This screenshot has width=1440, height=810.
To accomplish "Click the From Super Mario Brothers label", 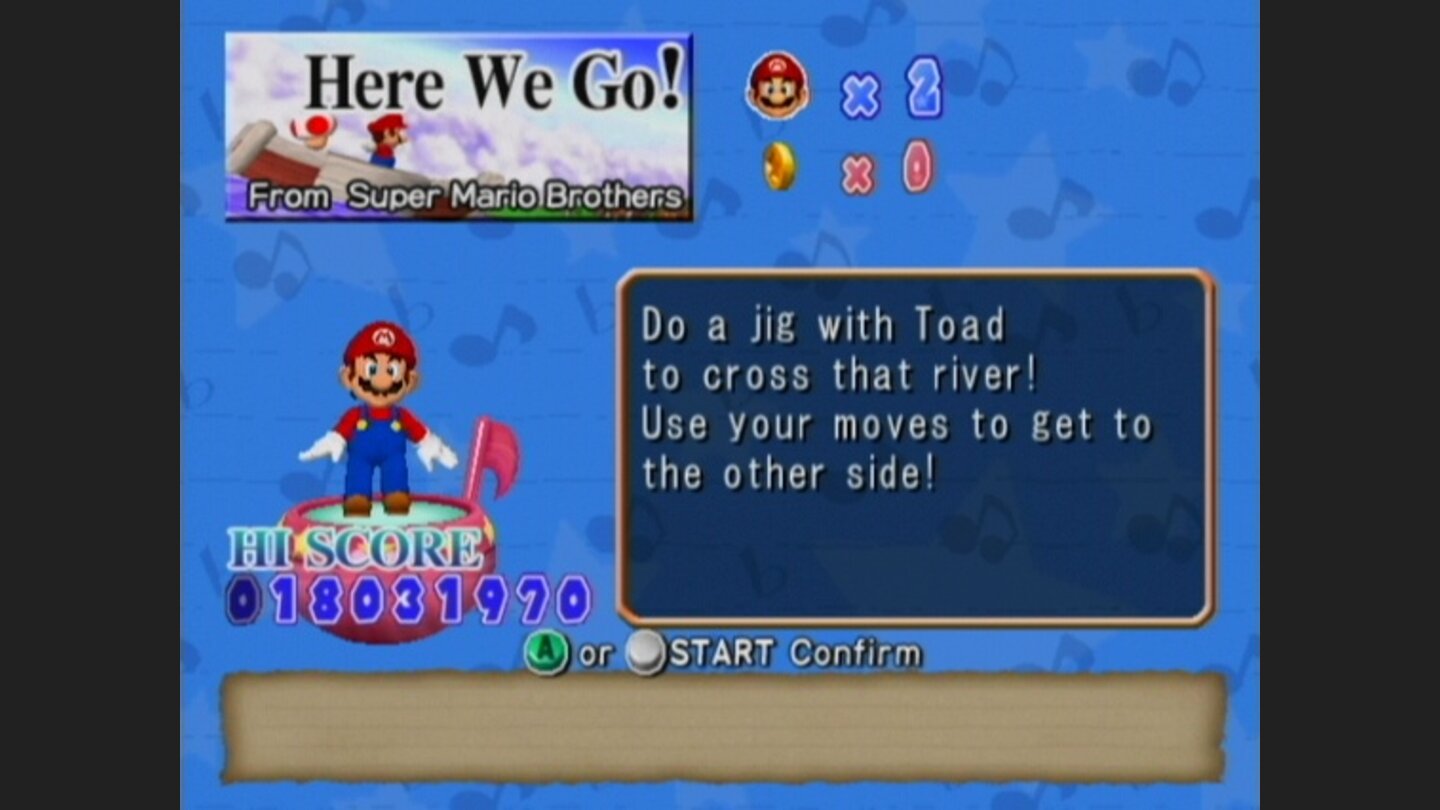I will click(x=470, y=198).
